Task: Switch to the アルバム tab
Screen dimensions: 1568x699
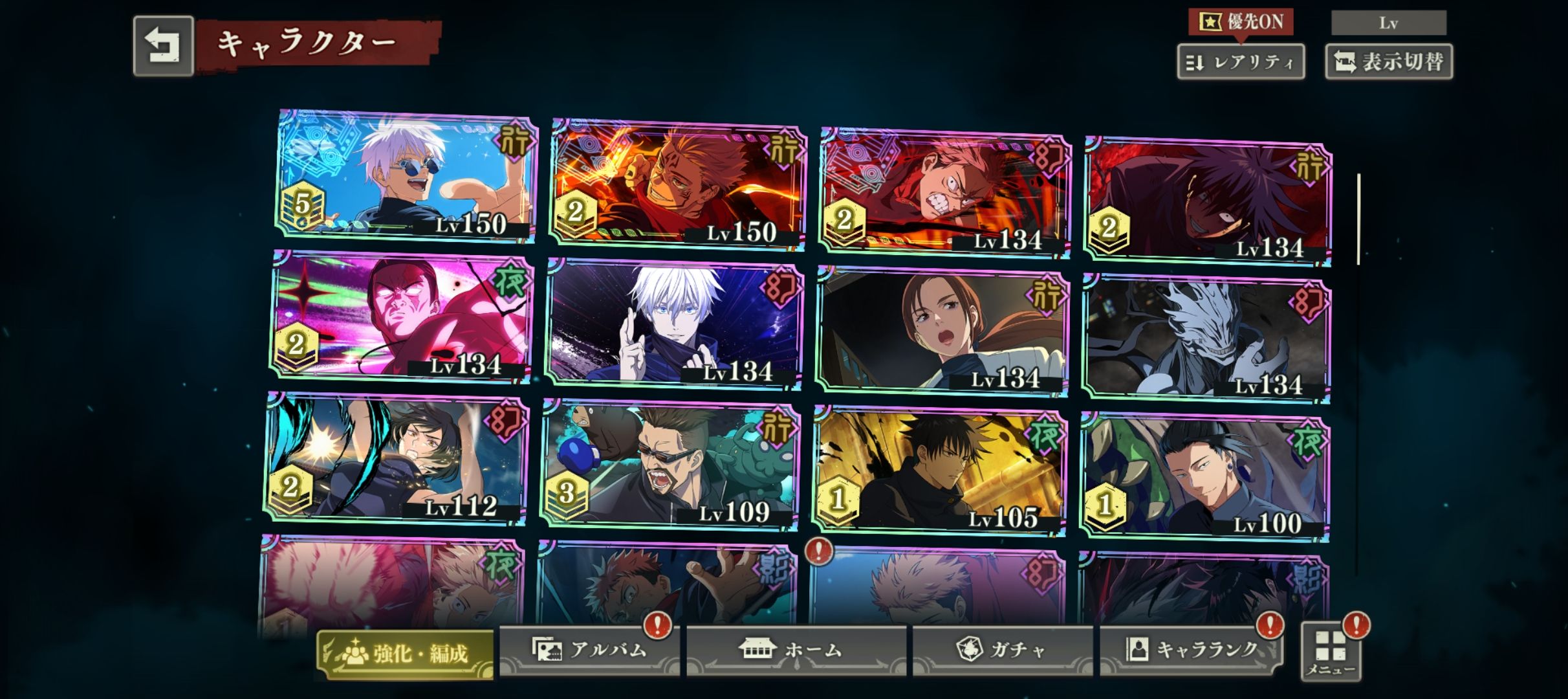Action: 589,650
